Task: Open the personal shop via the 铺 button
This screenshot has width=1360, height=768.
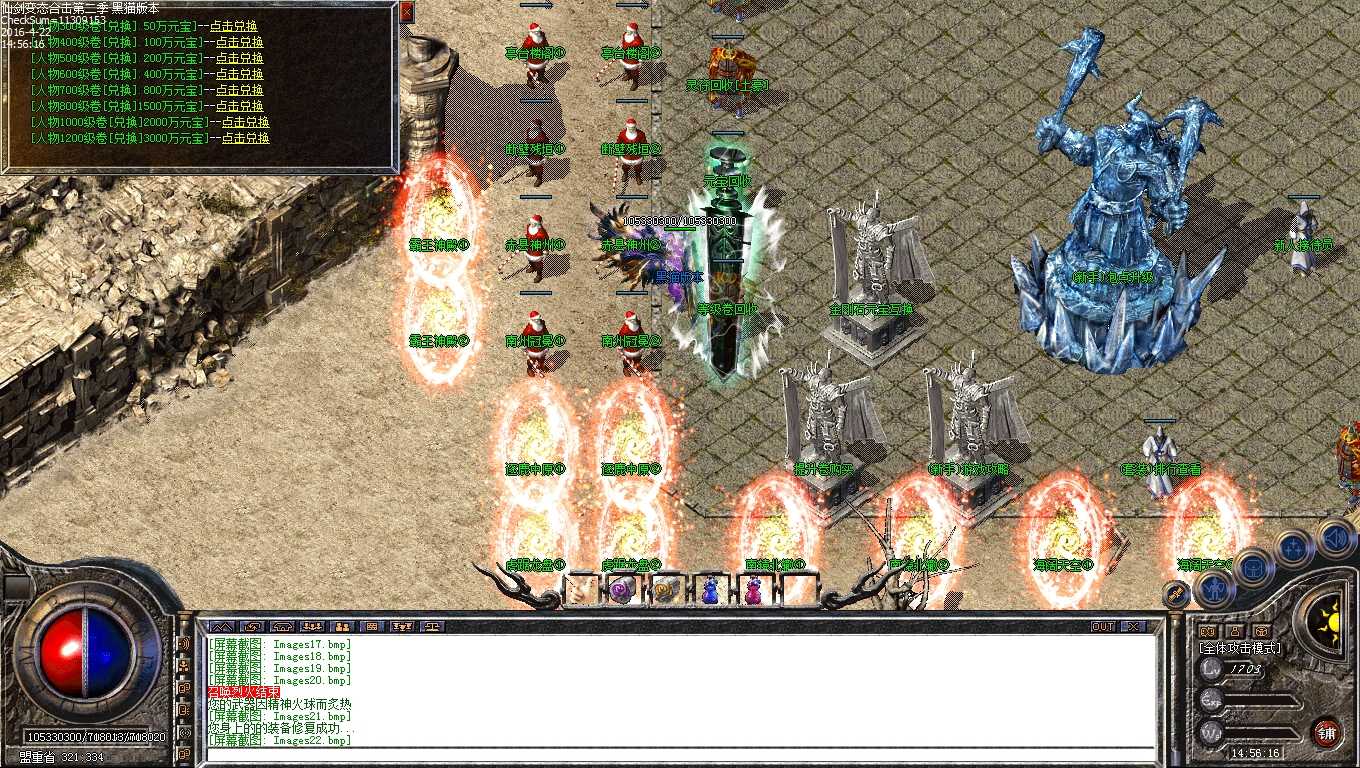Action: tap(1327, 733)
